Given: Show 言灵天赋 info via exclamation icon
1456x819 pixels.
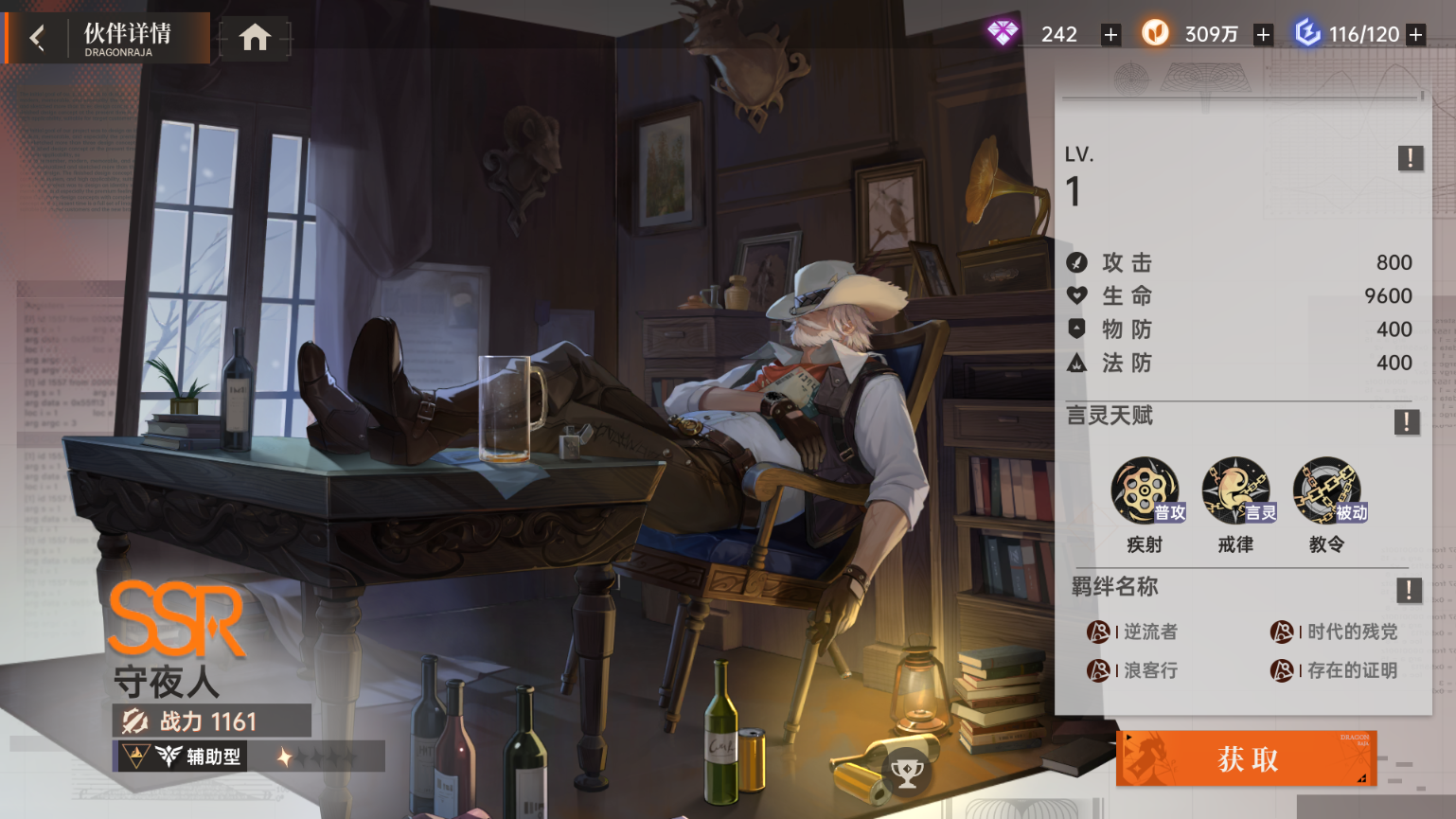Looking at the screenshot, I should (x=1406, y=421).
